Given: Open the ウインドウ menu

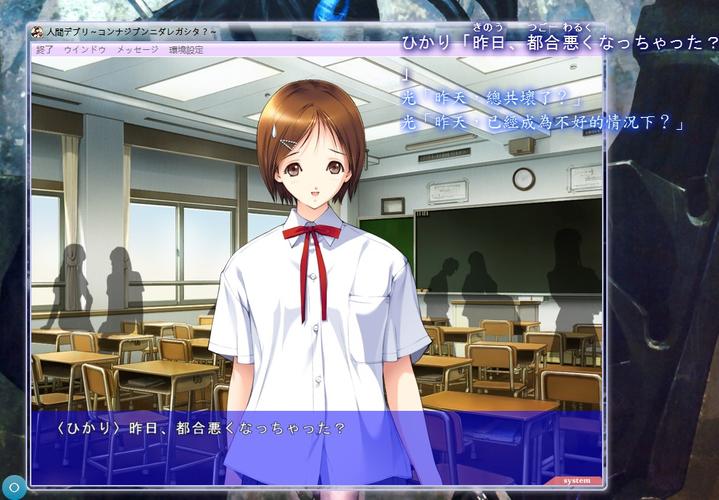Looking at the screenshot, I should (x=85, y=49).
